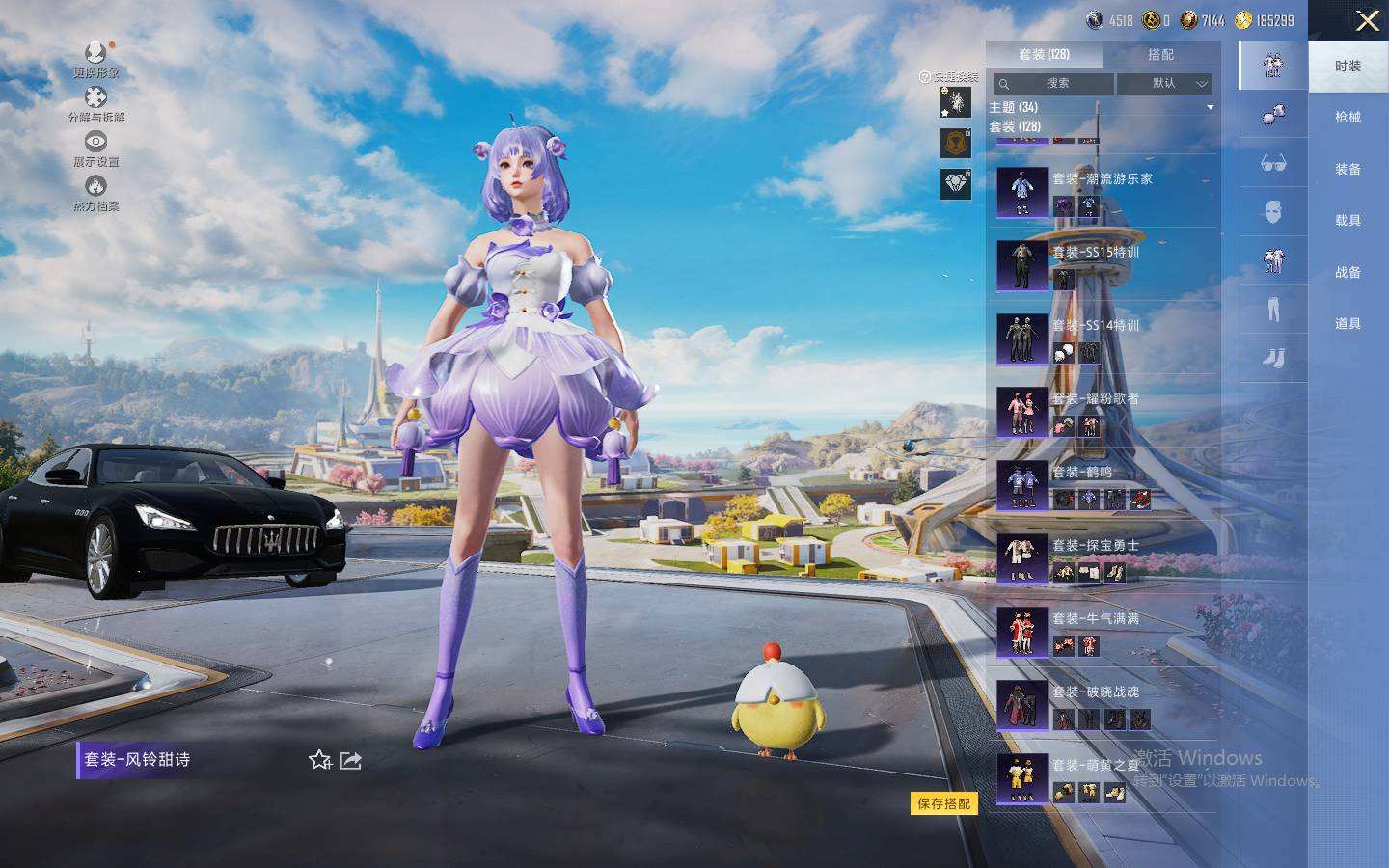Open the 道具 category
This screenshot has height=868, width=1389.
(1348, 324)
